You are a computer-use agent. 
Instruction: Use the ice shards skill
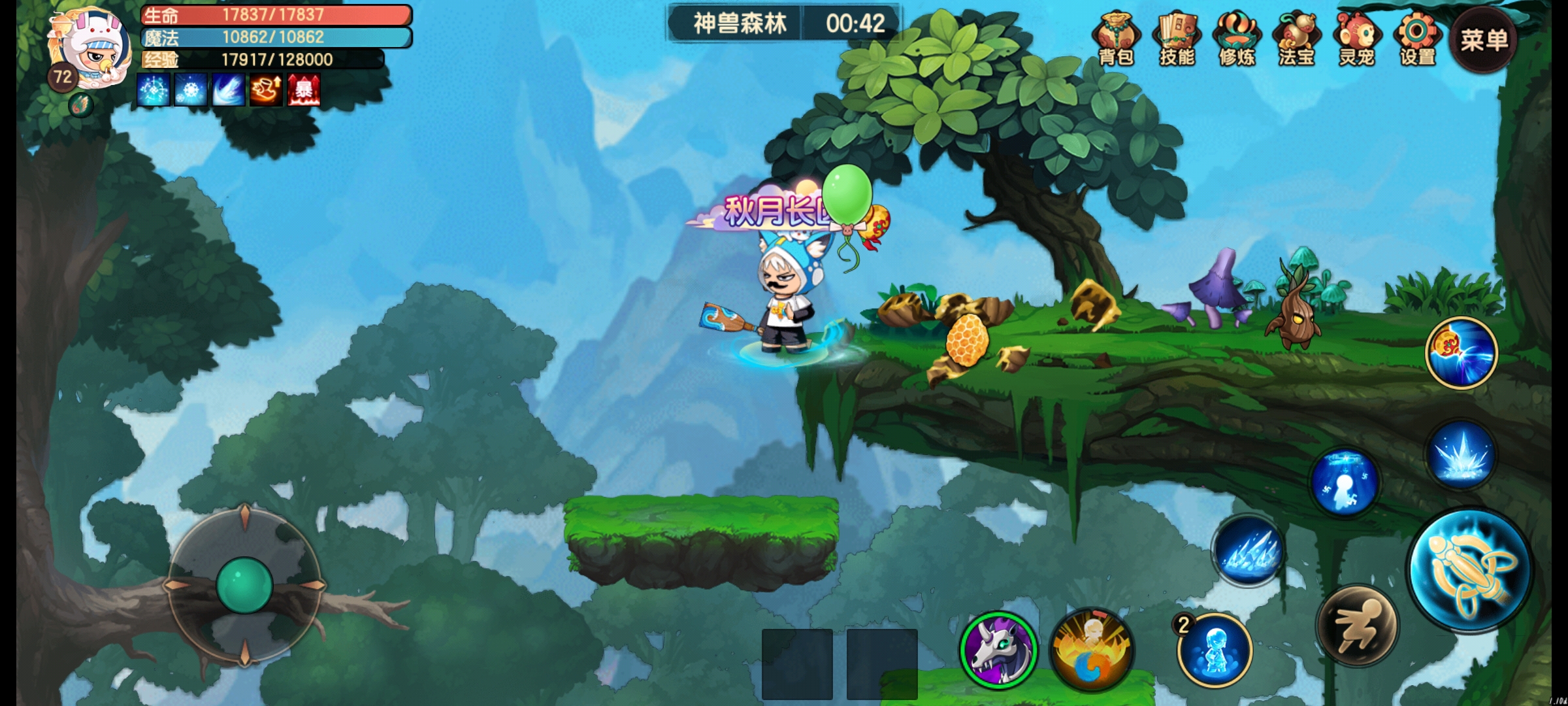(1249, 550)
